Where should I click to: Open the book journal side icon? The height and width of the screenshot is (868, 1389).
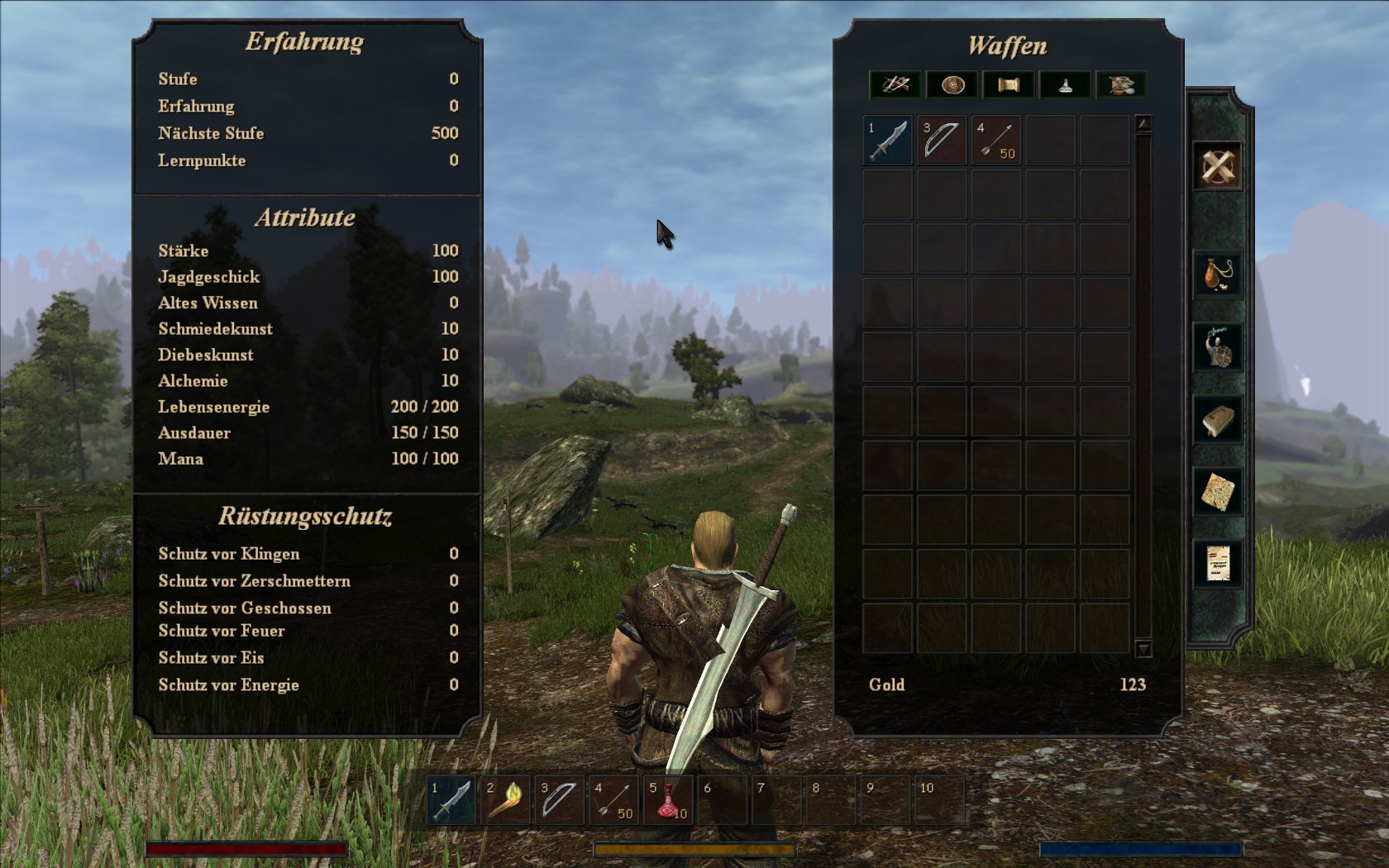coord(1218,420)
